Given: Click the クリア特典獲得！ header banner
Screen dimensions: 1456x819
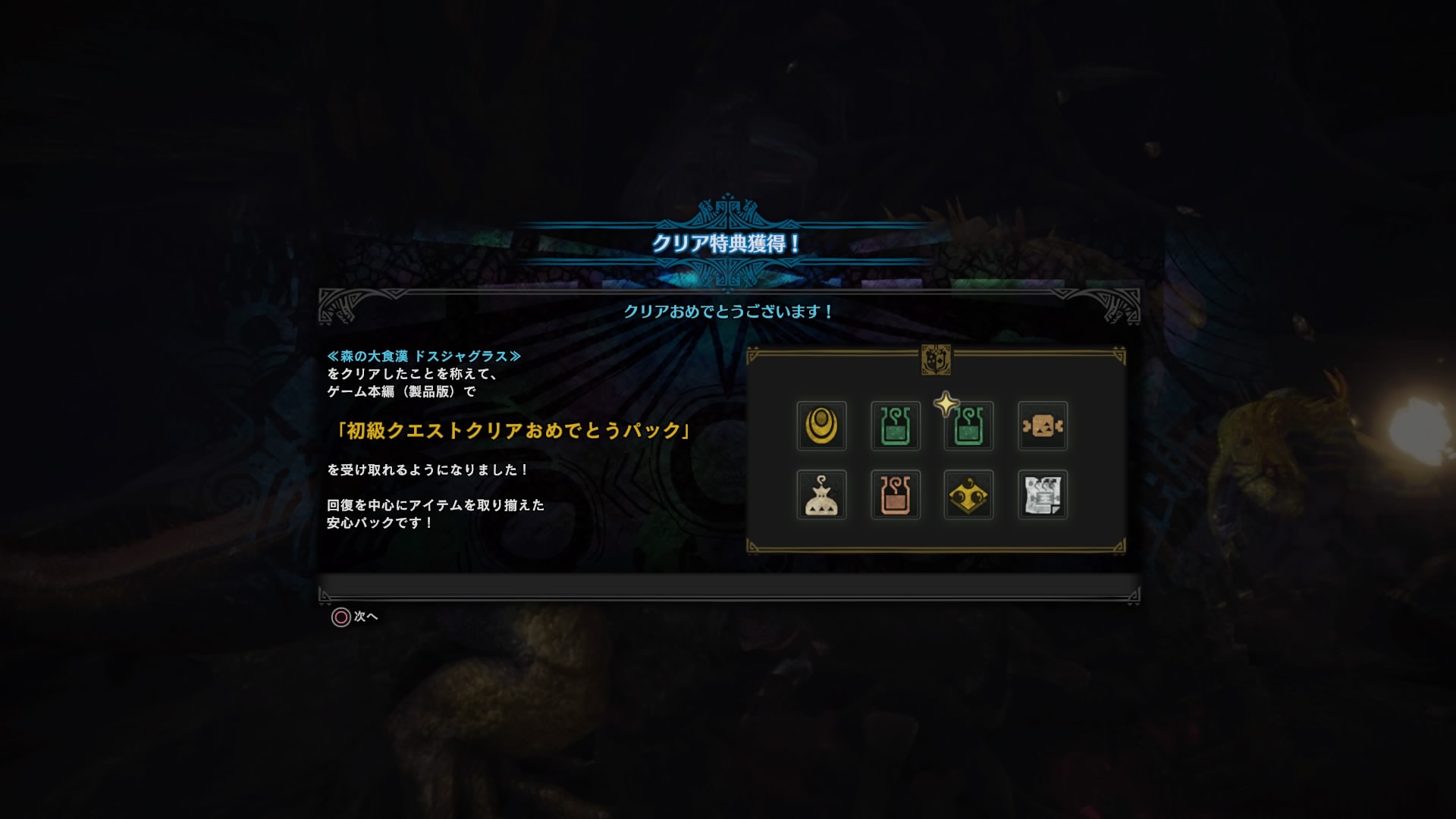Looking at the screenshot, I should pyautogui.click(x=727, y=244).
